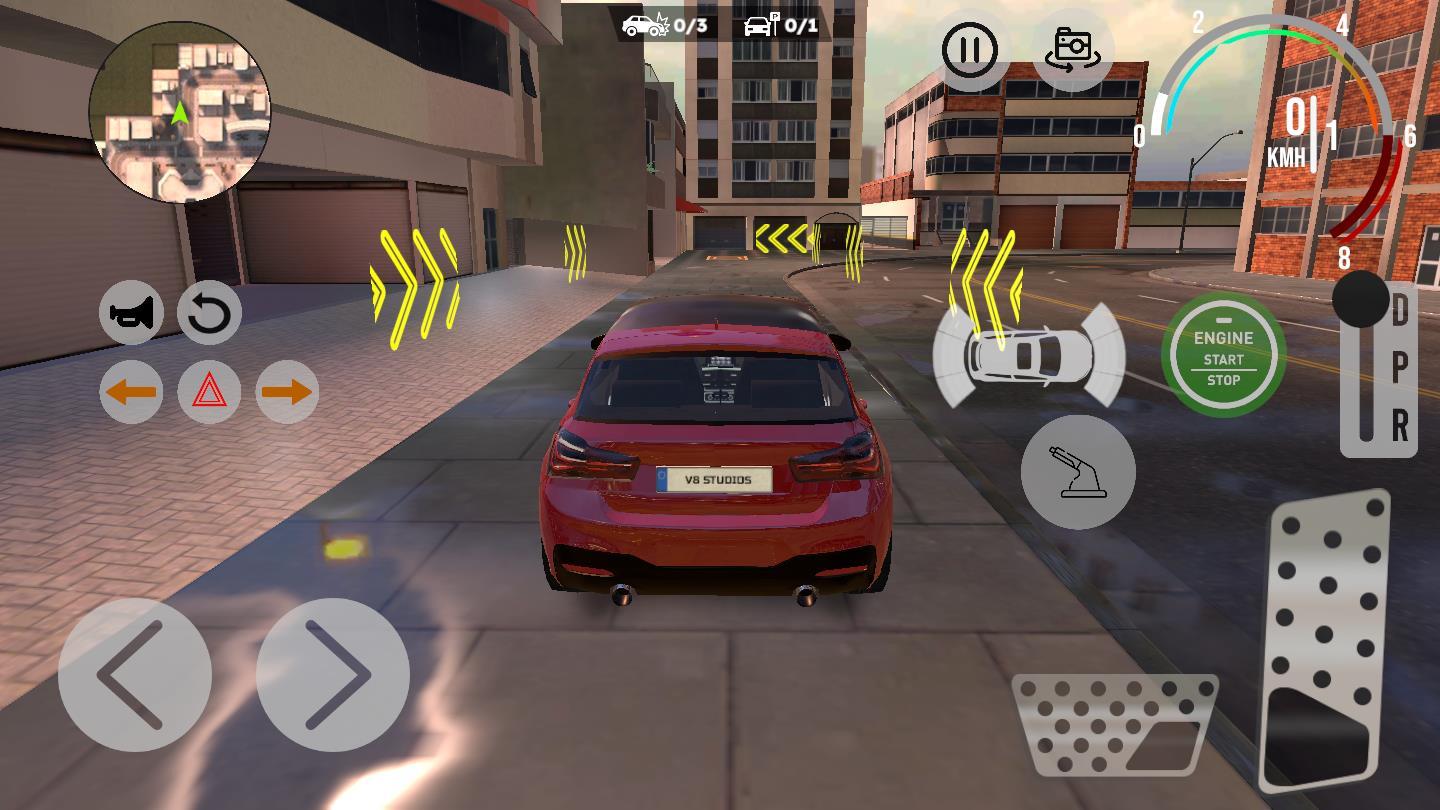Steer left with the large arrow
Image resolution: width=1440 pixels, height=810 pixels.
point(135,675)
